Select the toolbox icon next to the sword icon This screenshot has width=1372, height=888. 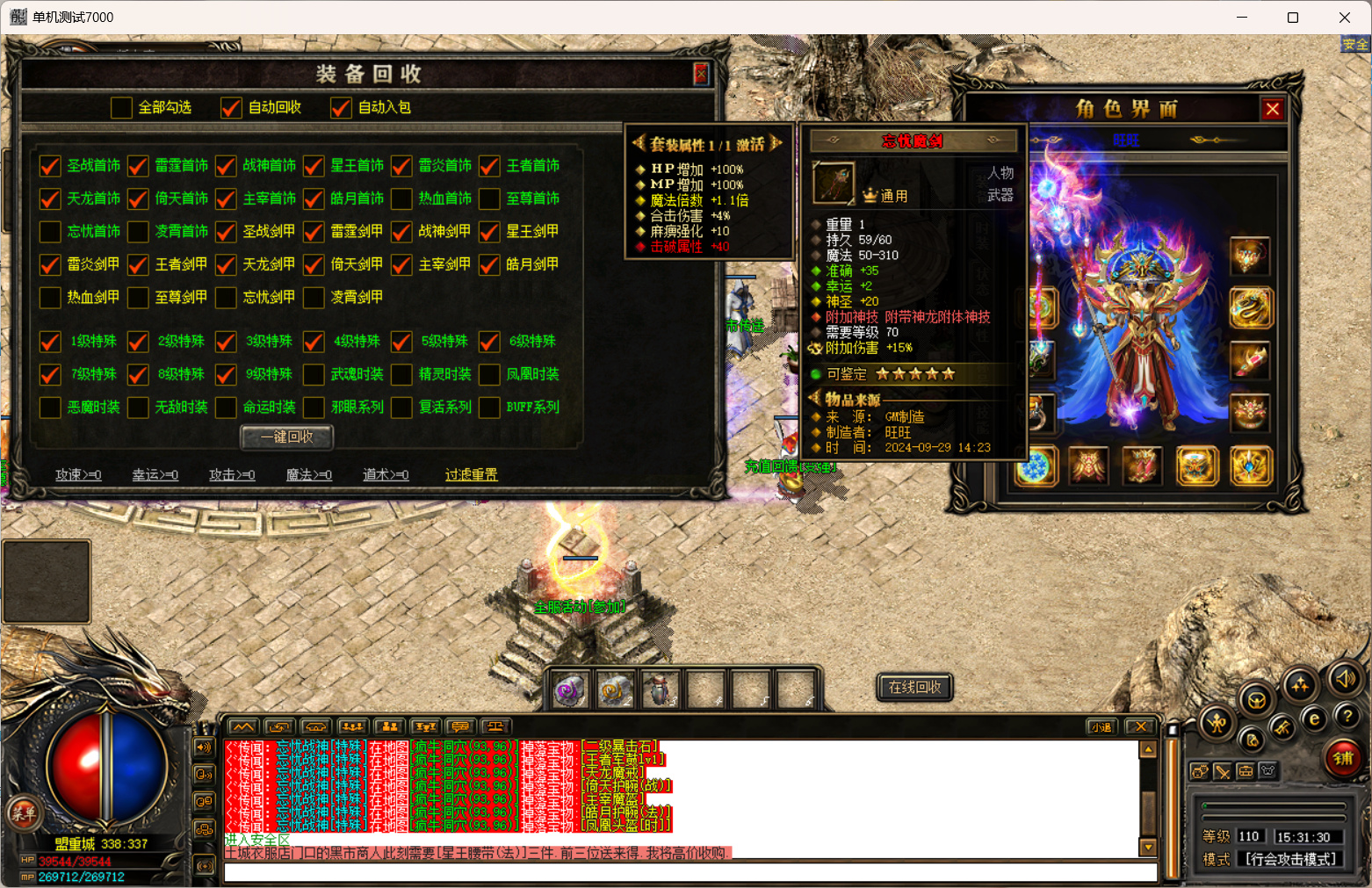1246,771
